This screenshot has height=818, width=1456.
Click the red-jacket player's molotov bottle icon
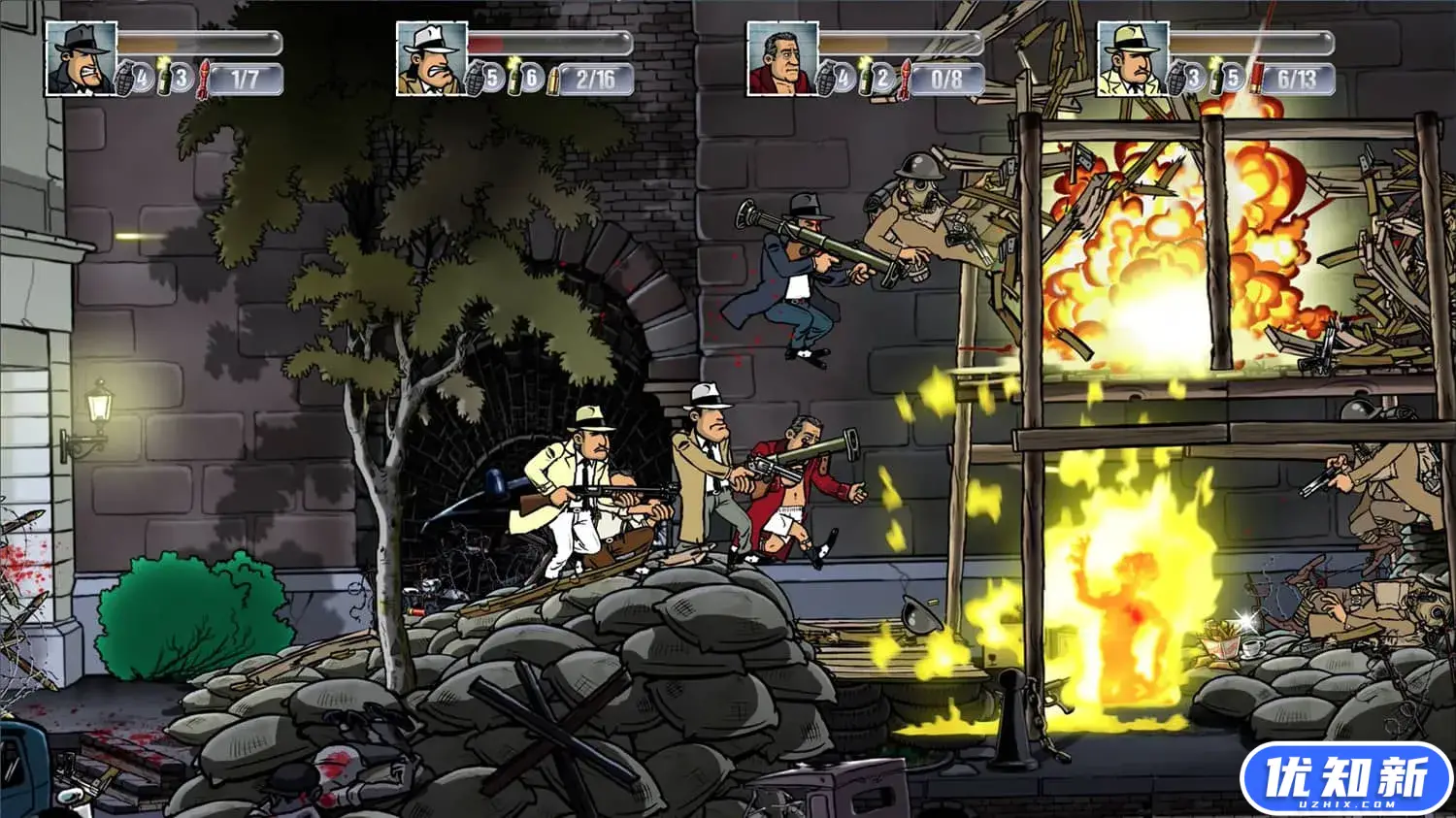coord(865,77)
